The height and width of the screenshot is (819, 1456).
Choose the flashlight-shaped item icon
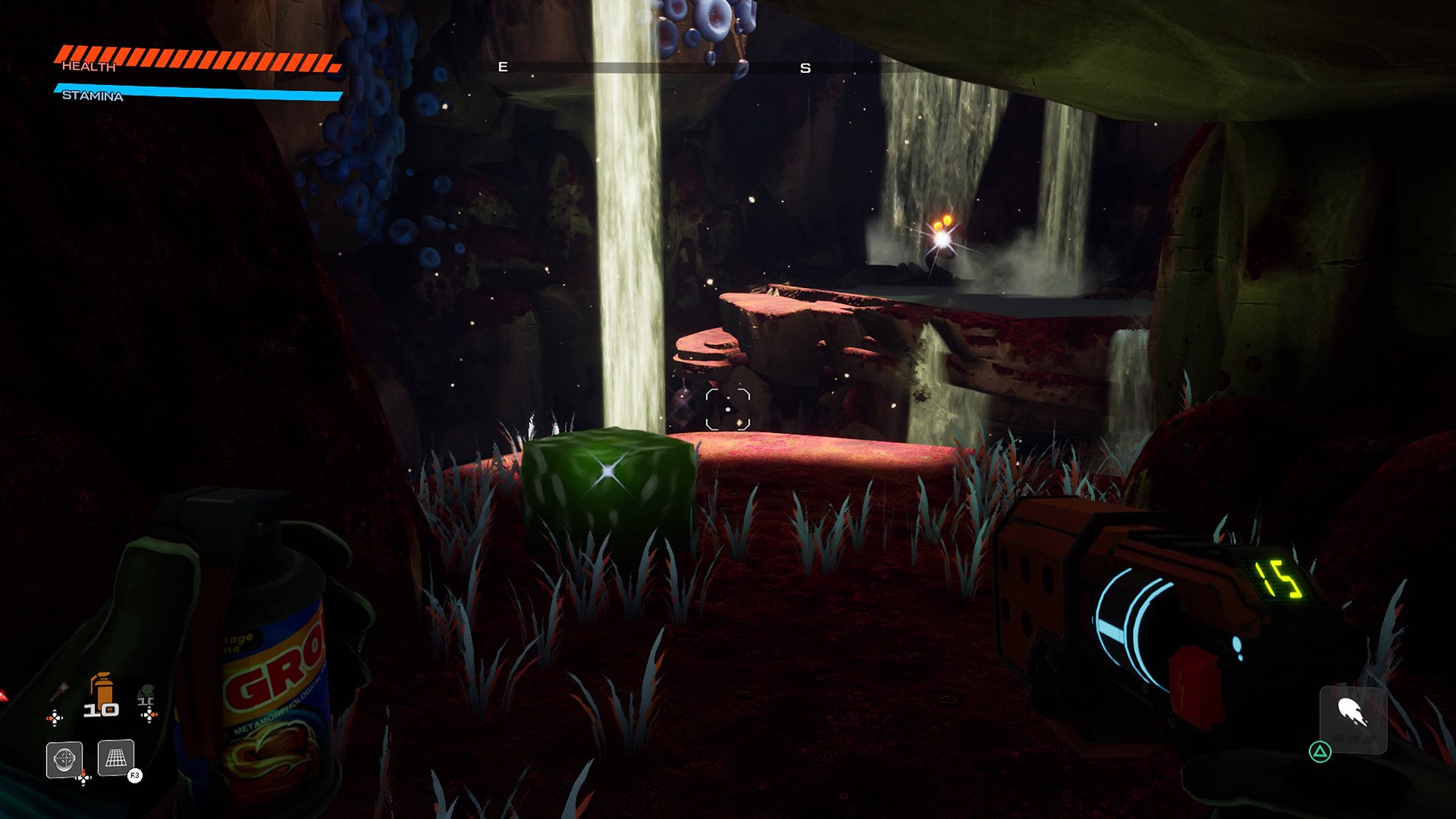59,692
